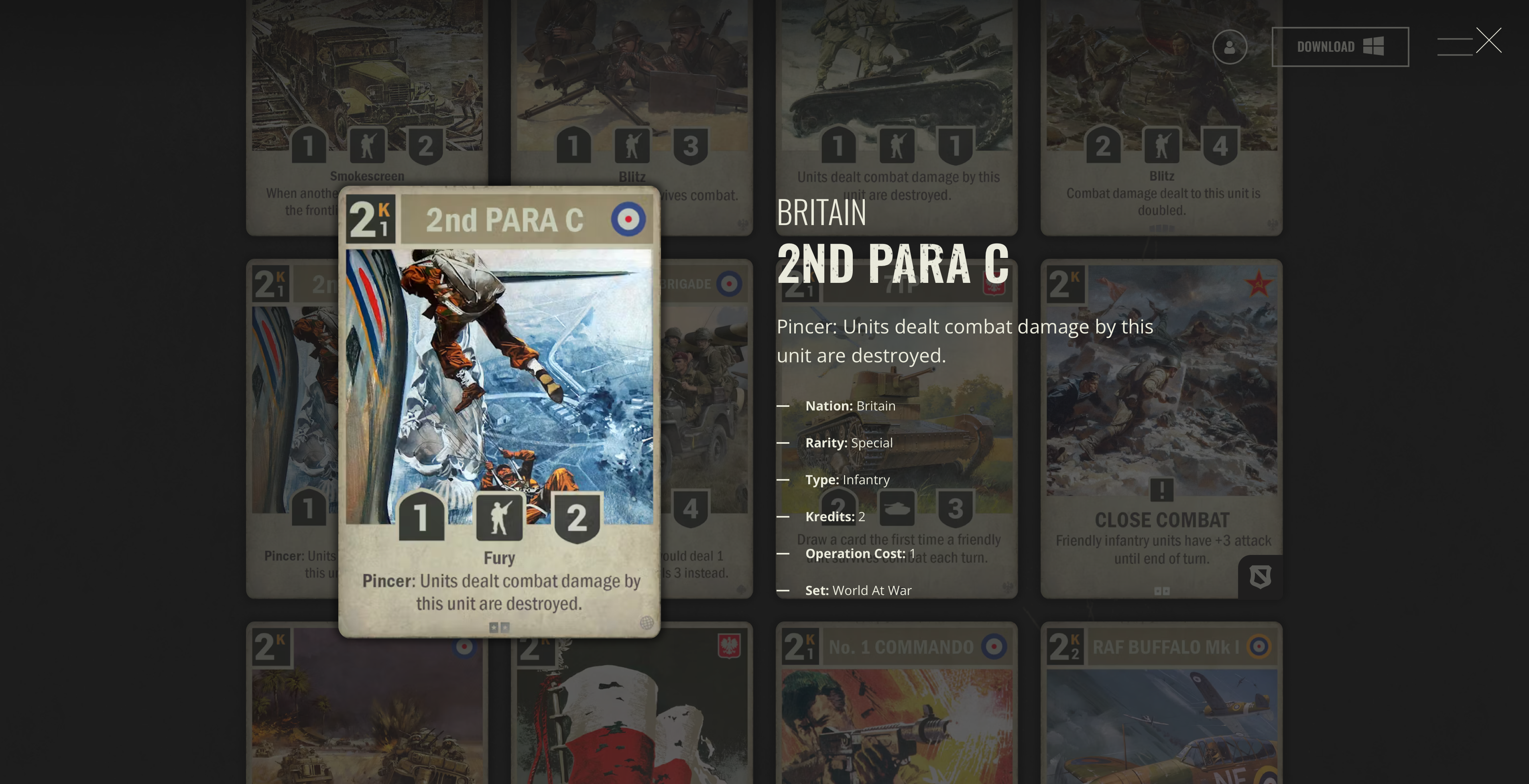Close the card detail overlay

tap(1488, 41)
